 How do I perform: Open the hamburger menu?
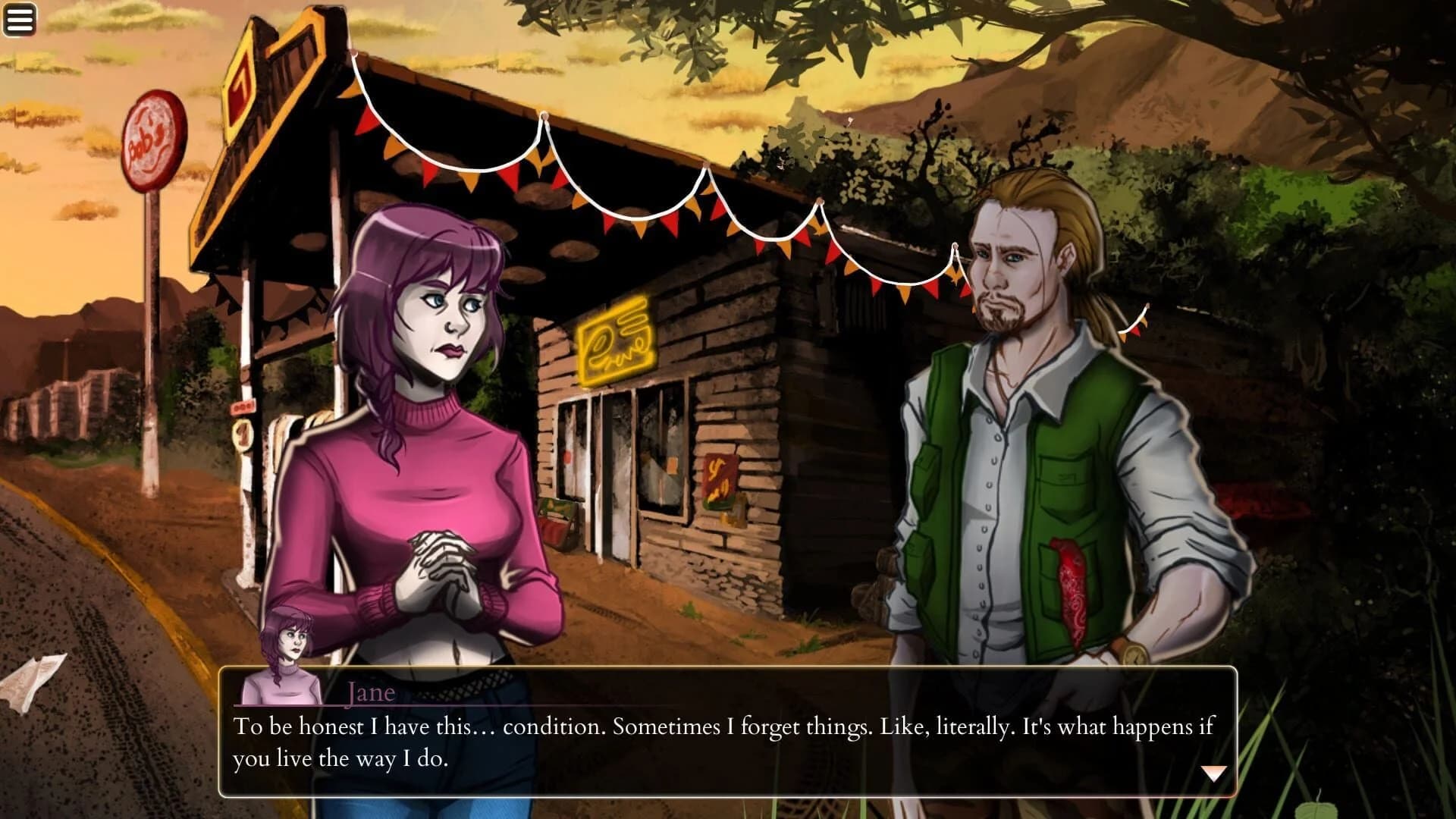(x=19, y=18)
